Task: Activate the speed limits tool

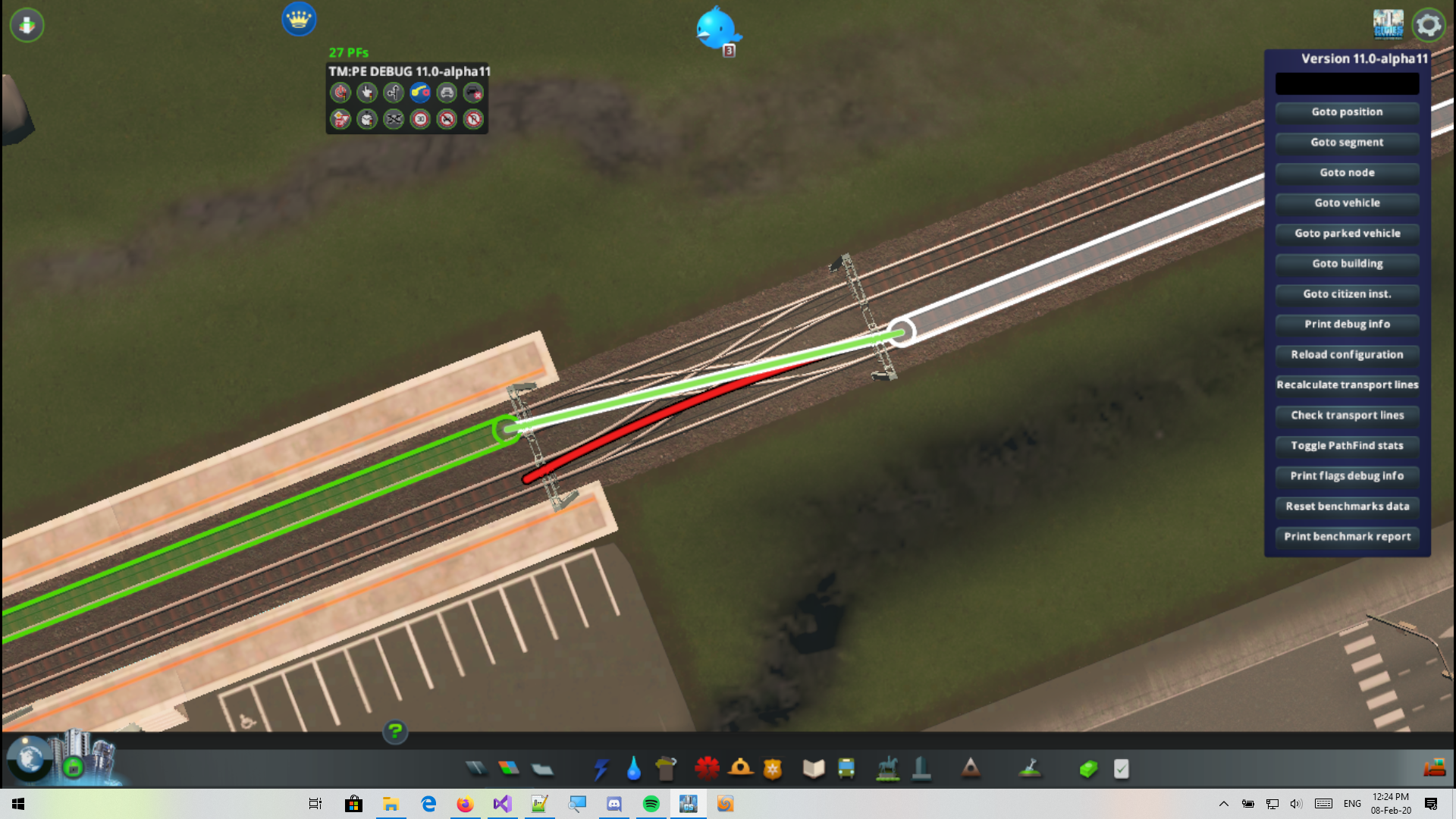Action: tap(419, 119)
